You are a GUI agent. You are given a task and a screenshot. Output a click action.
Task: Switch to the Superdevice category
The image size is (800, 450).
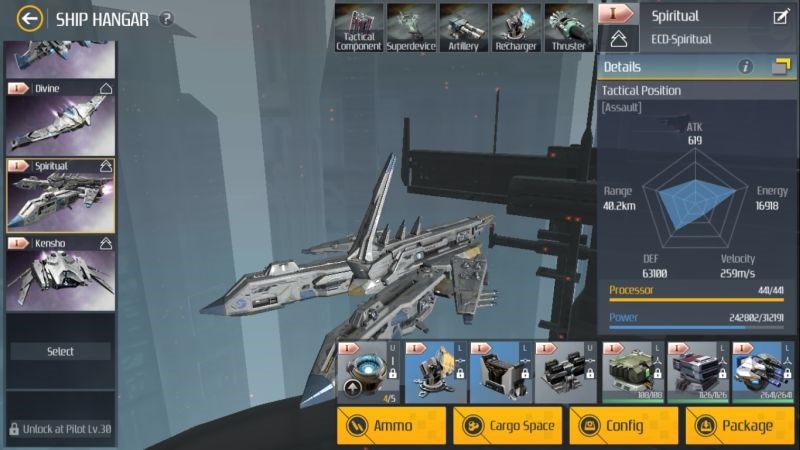(410, 27)
